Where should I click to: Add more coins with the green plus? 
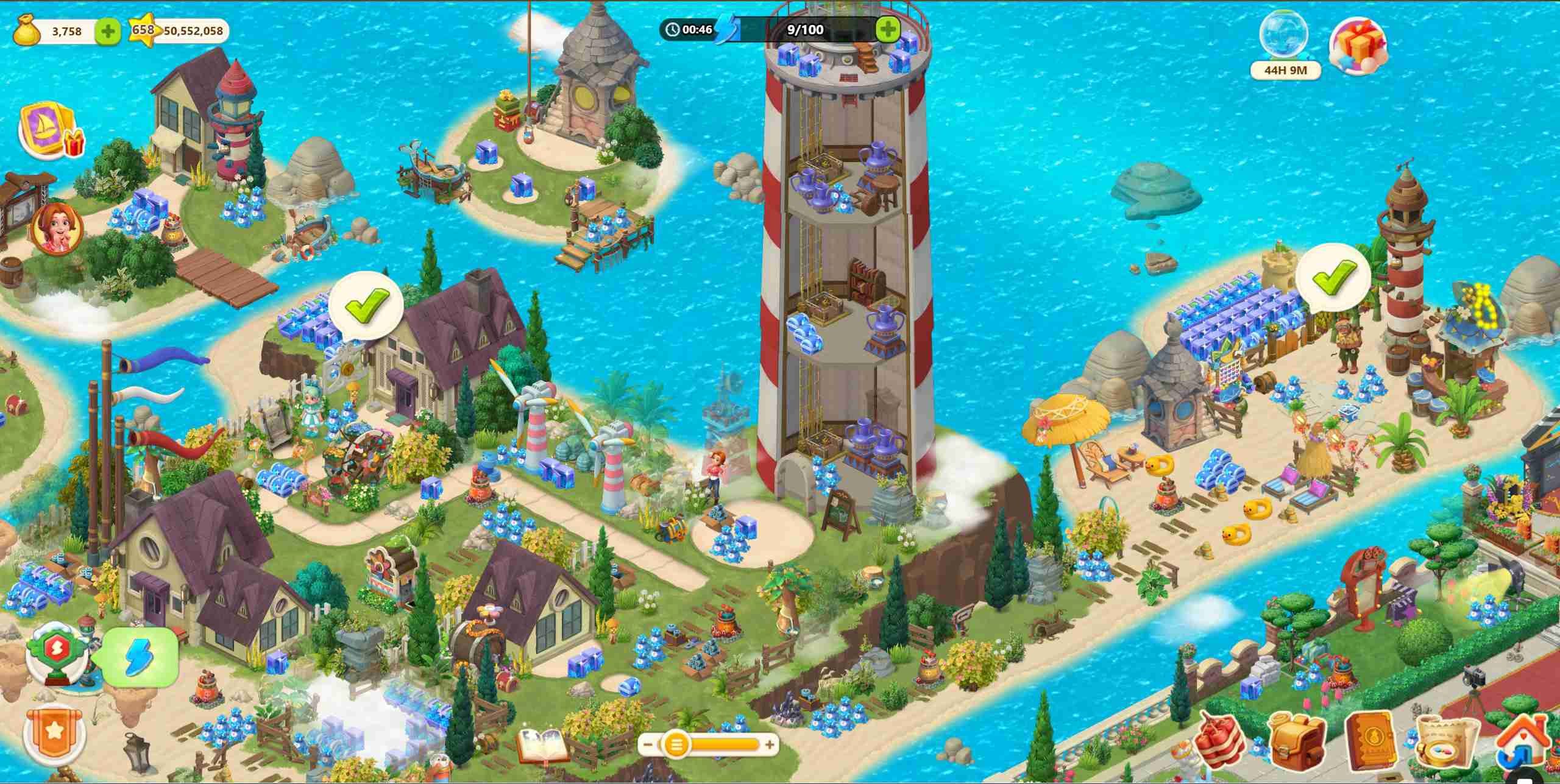coord(108,31)
